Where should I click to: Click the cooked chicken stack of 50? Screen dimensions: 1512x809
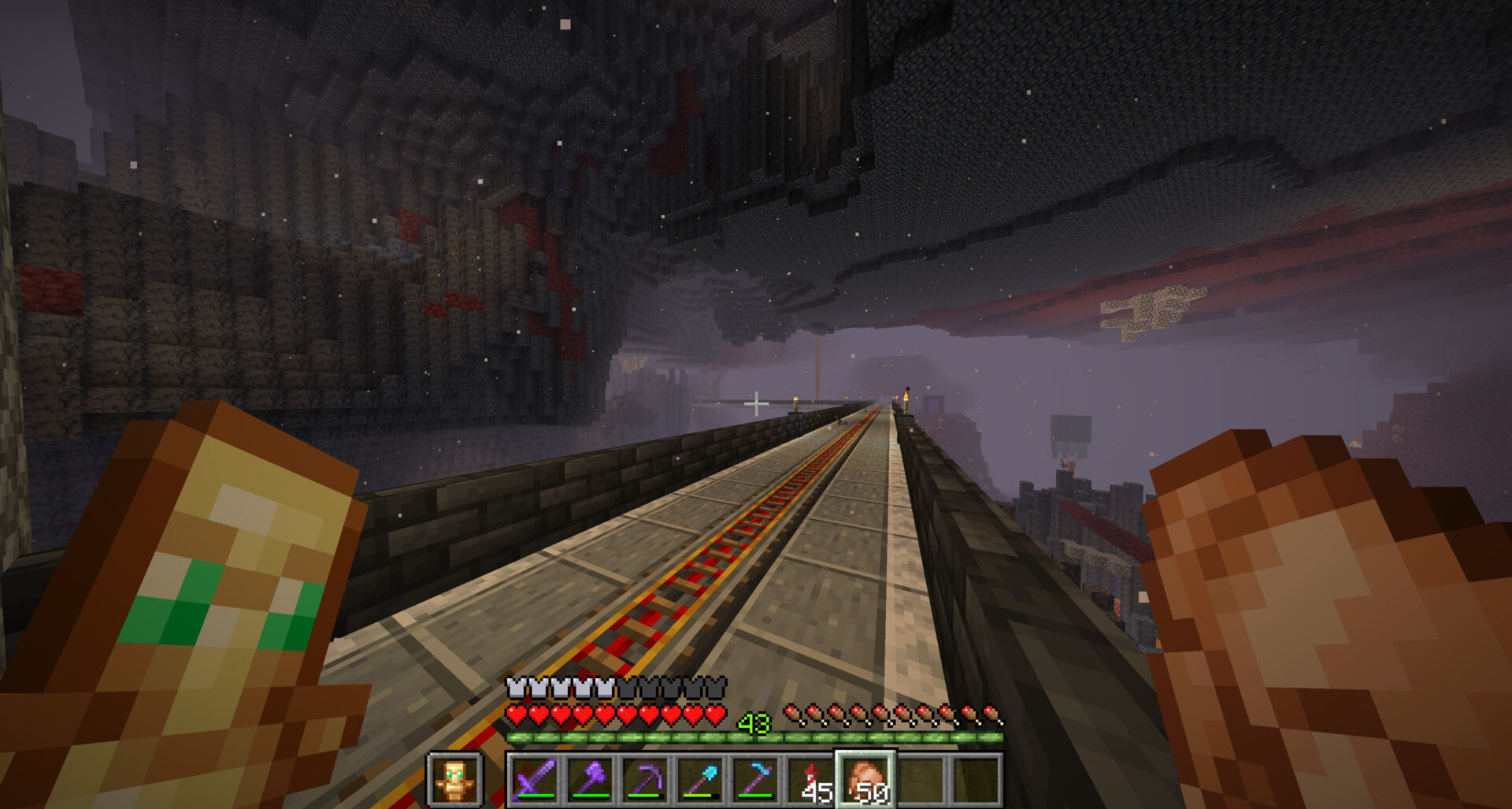[x=865, y=780]
